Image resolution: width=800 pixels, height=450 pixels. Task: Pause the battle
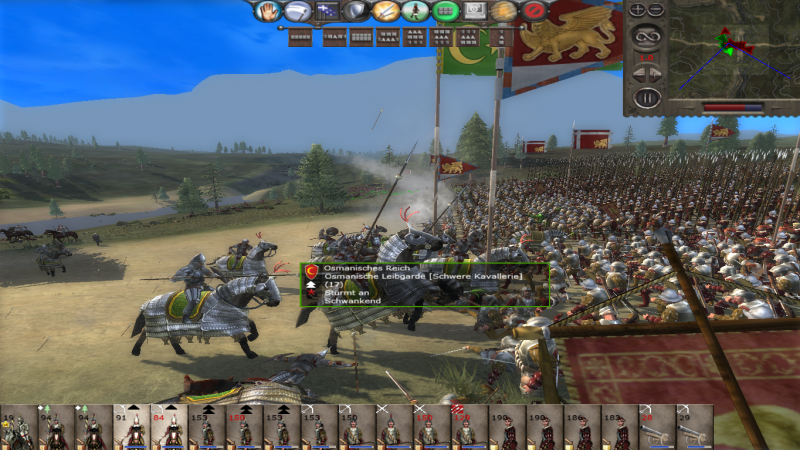point(647,98)
